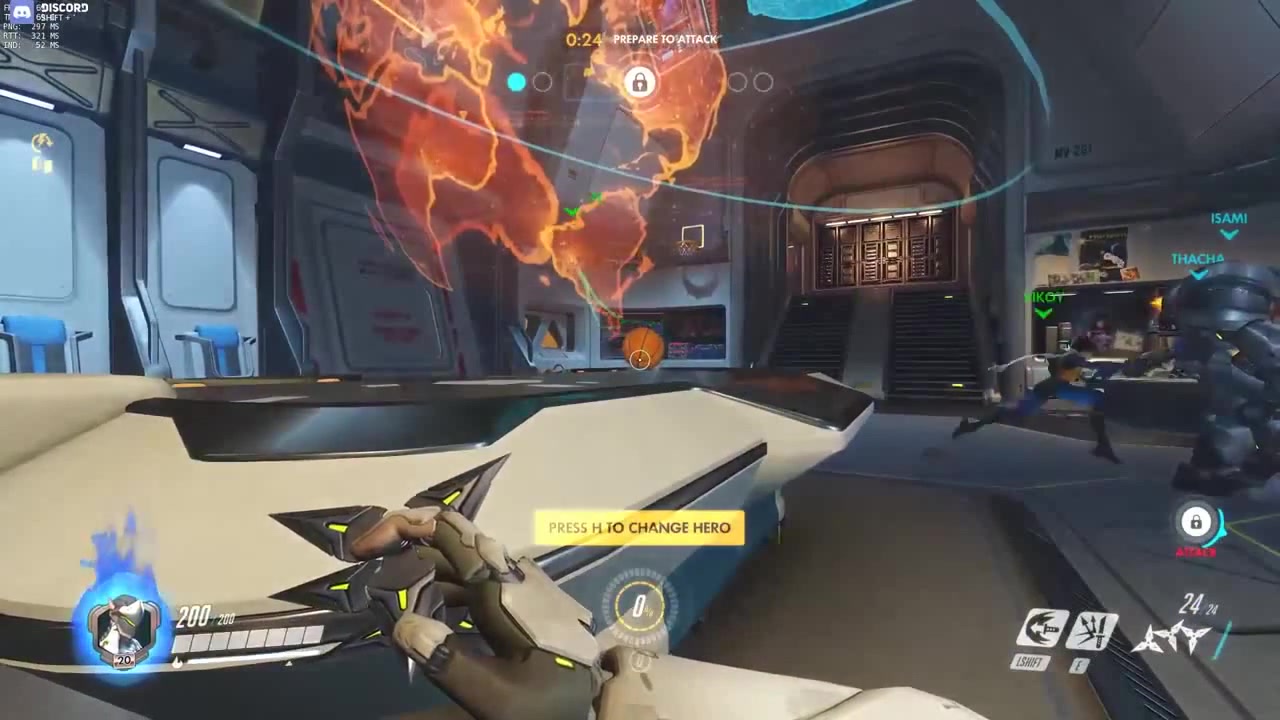This screenshot has width=1280, height=720.
Task: Click the green chevron above NIKCT
Action: [x=1042, y=313]
